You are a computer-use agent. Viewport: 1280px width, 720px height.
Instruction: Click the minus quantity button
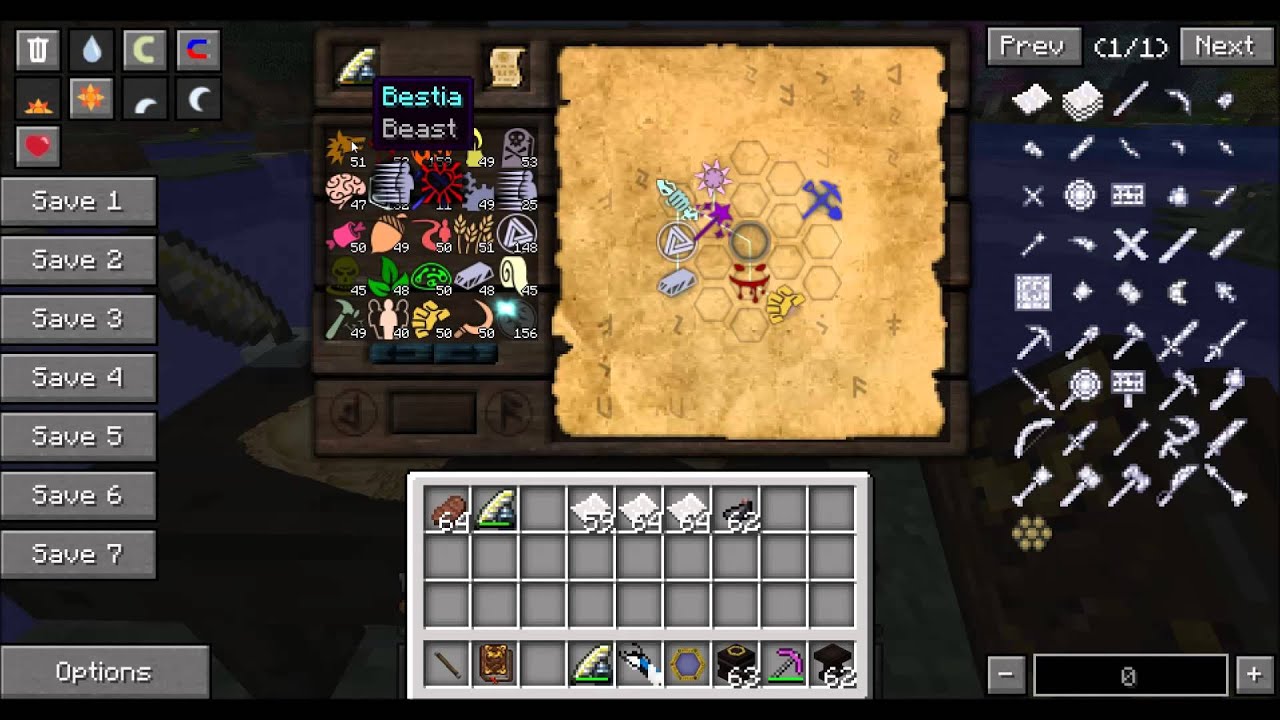pyautogui.click(x=1006, y=675)
